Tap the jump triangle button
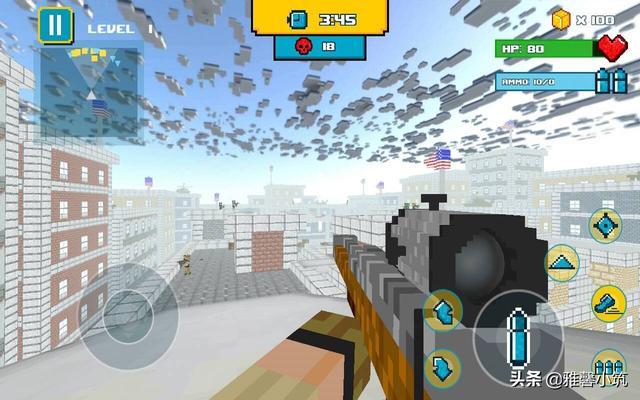The height and width of the screenshot is (400, 640). pos(562,263)
